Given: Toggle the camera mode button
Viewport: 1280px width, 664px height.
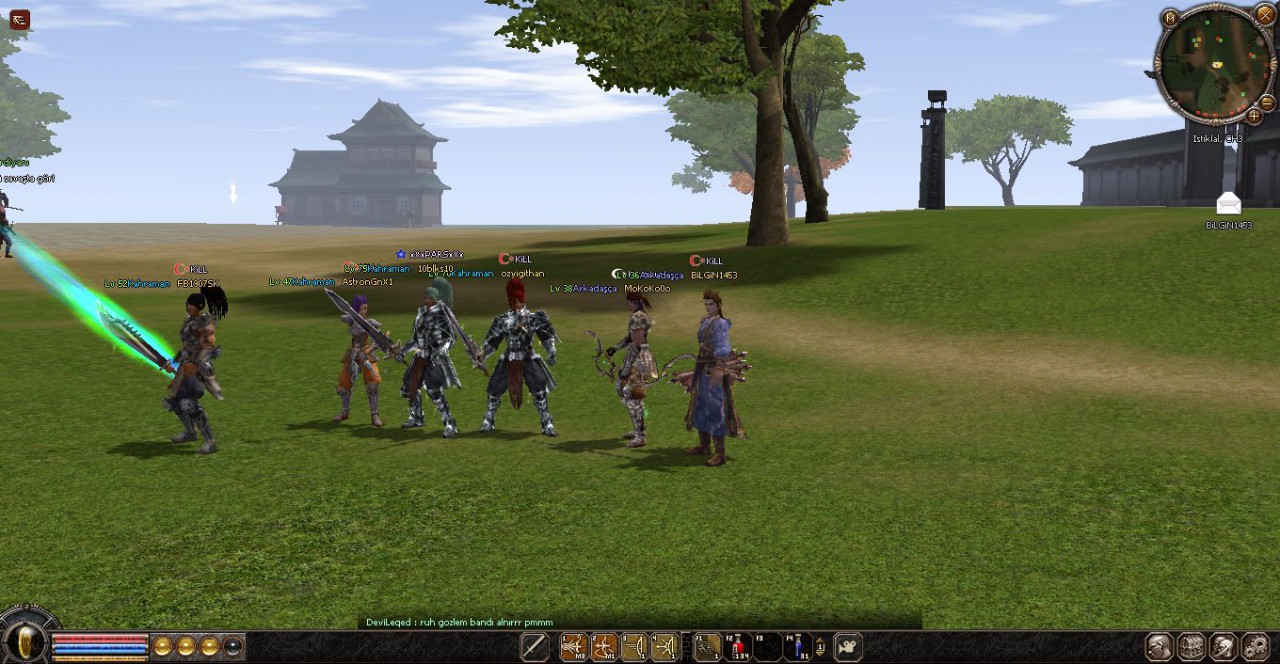Looking at the screenshot, I should [x=848, y=647].
